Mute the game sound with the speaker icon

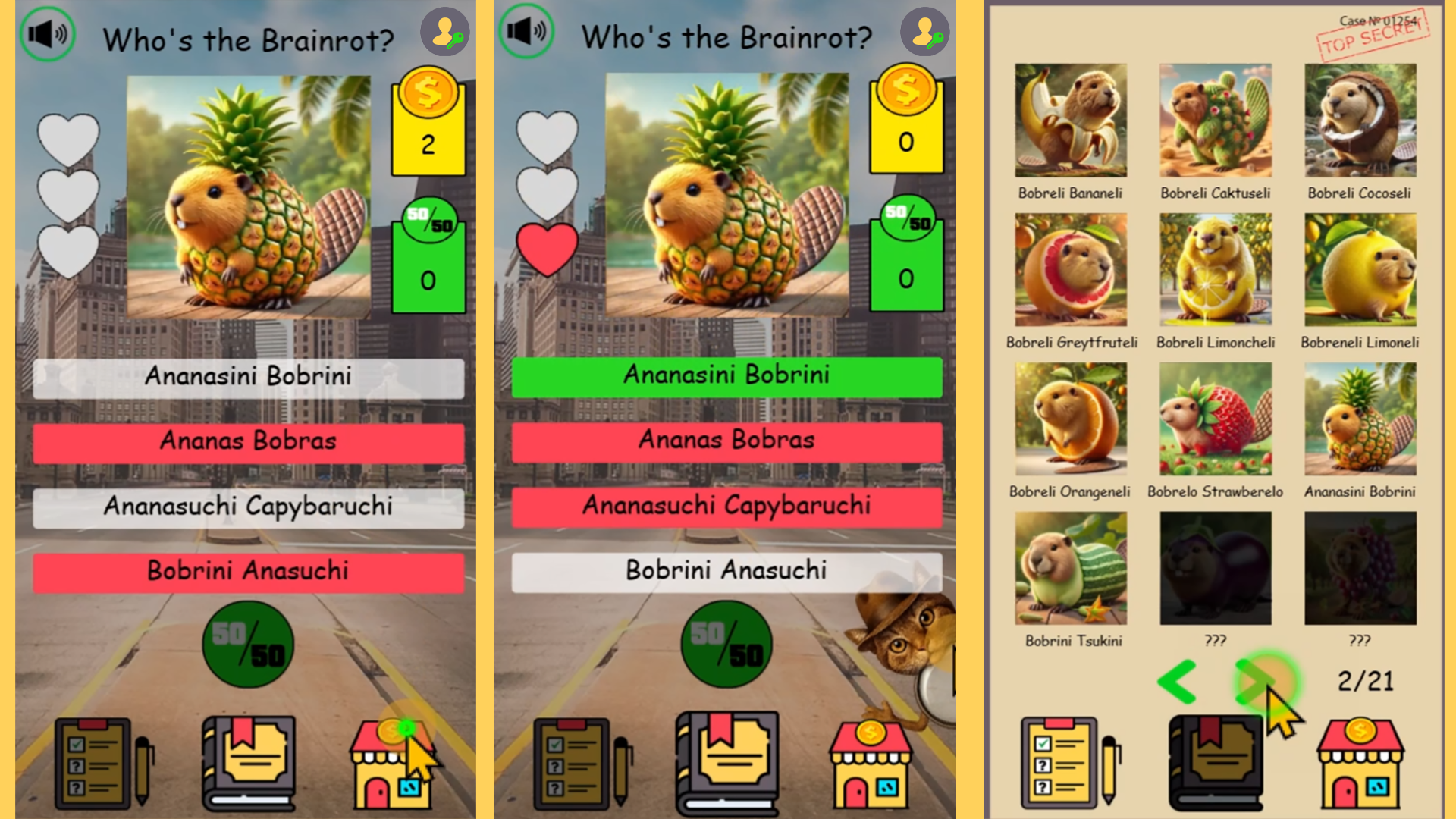(x=47, y=34)
